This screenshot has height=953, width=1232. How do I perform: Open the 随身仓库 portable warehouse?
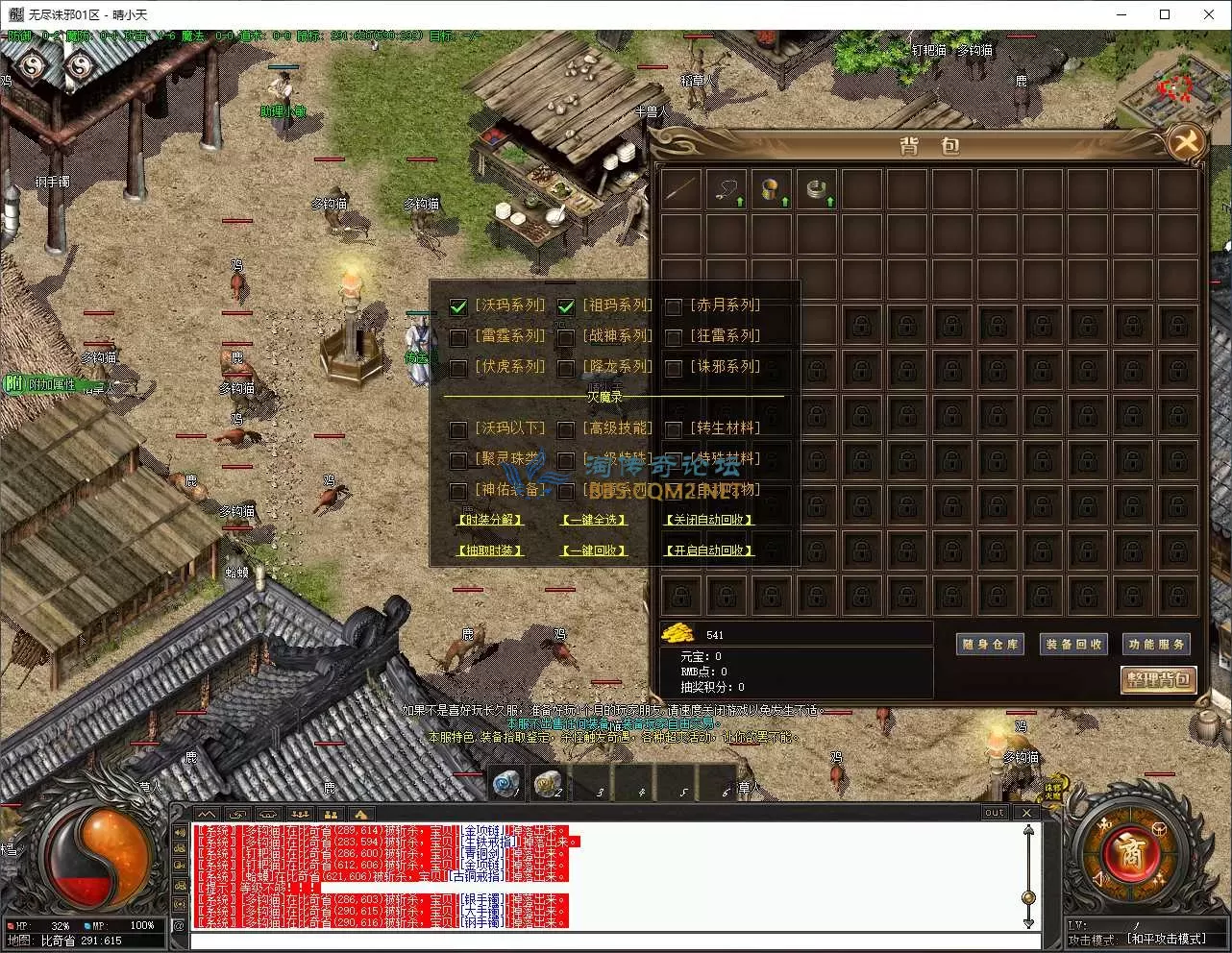tap(991, 645)
